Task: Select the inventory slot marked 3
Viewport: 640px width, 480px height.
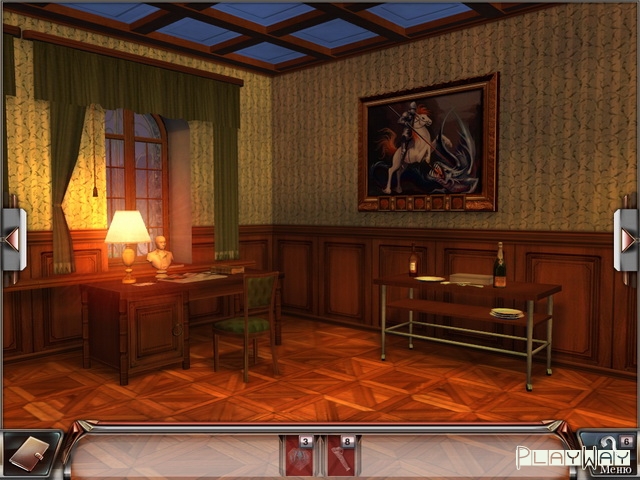Action: pos(298,455)
